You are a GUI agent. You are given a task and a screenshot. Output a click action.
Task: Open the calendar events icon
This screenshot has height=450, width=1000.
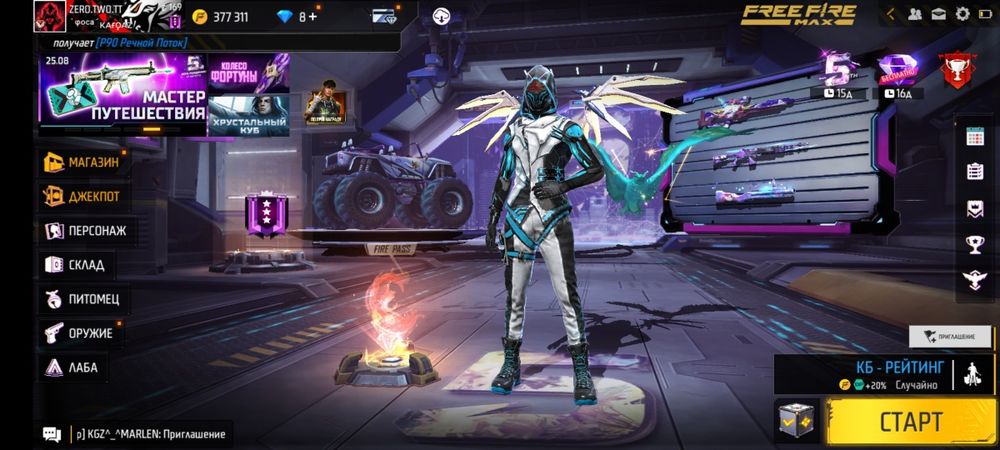pos(975,138)
